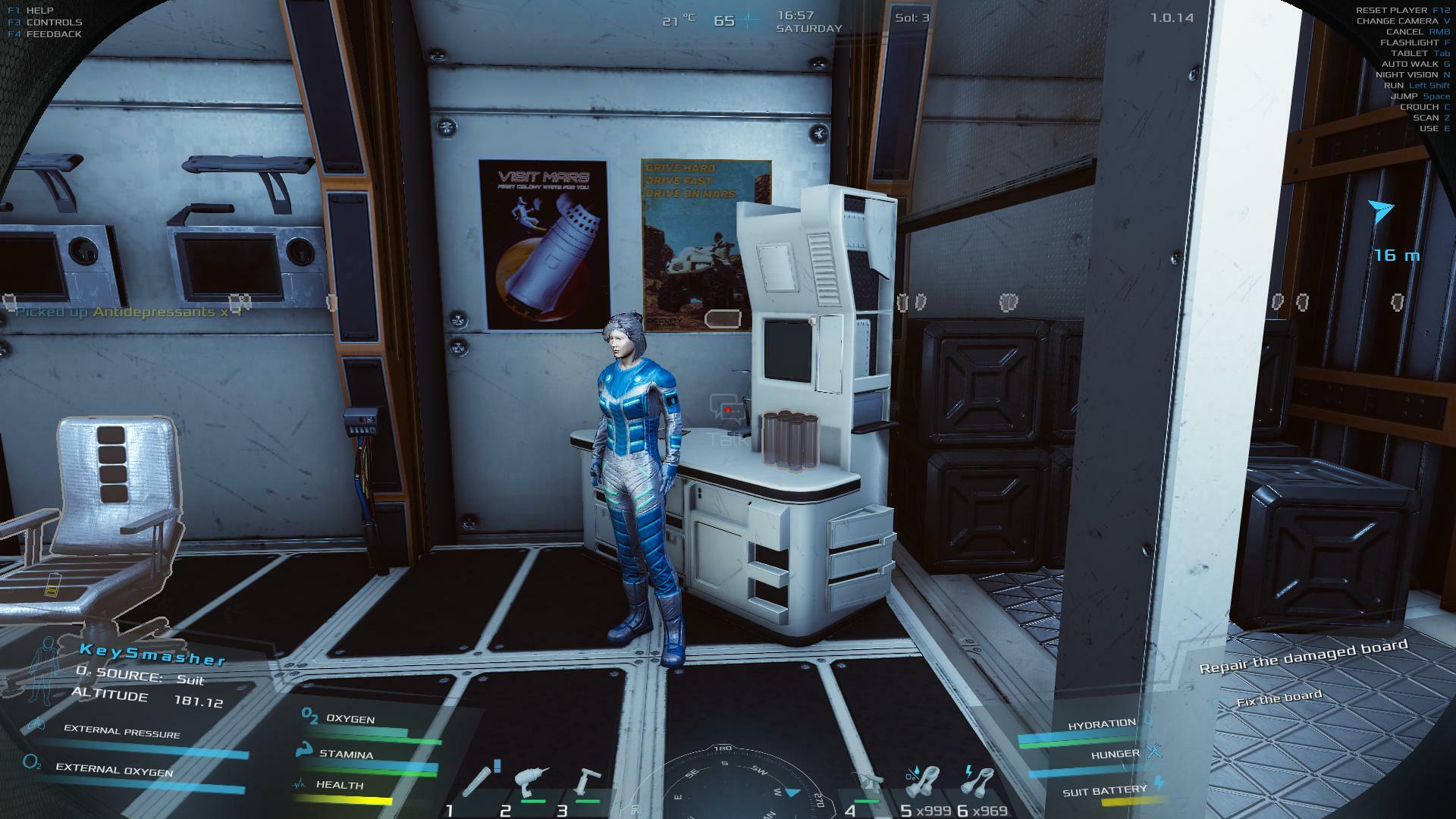
Task: Equip the drill in hotbar slot 2
Action: [532, 783]
